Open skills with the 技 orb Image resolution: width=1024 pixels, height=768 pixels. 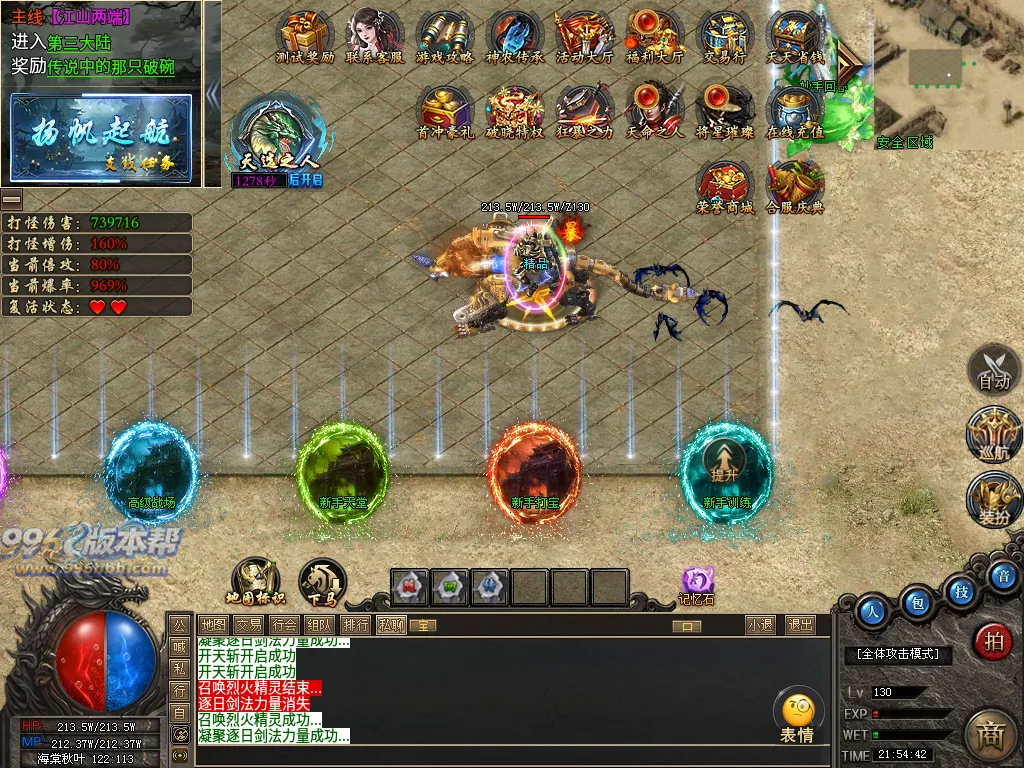coord(960,590)
